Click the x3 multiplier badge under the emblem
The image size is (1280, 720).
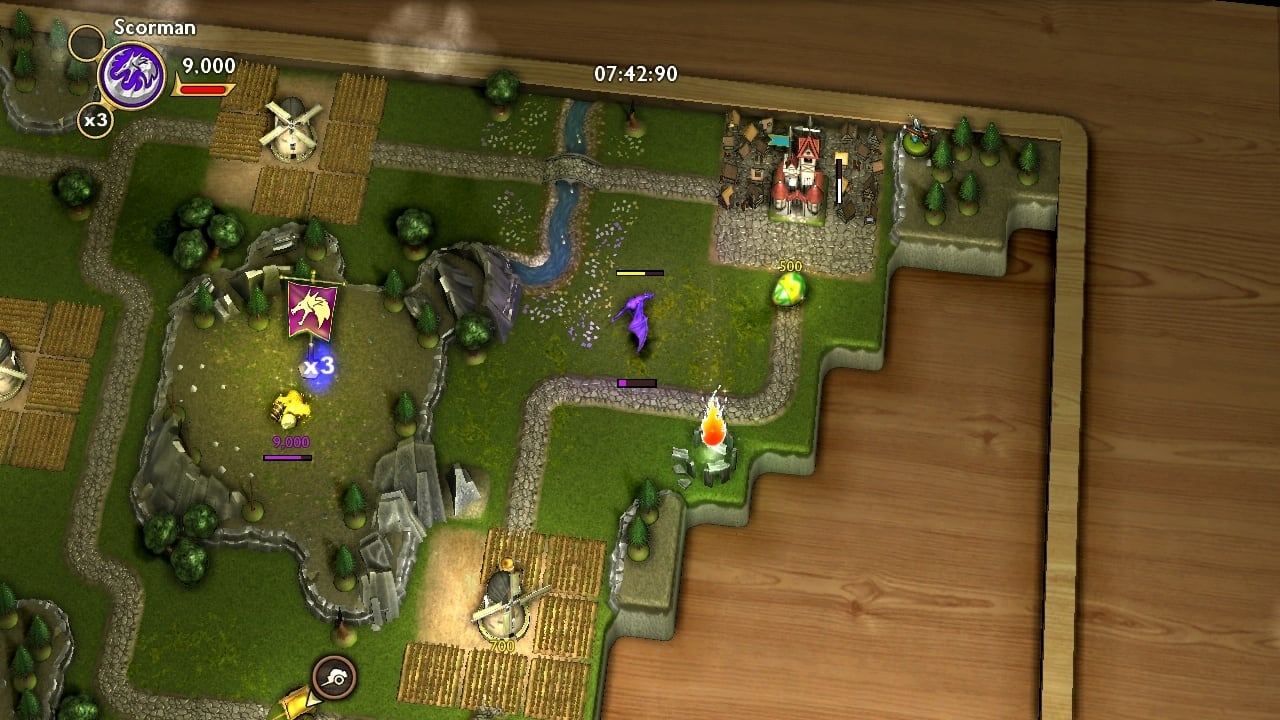[x=95, y=121]
